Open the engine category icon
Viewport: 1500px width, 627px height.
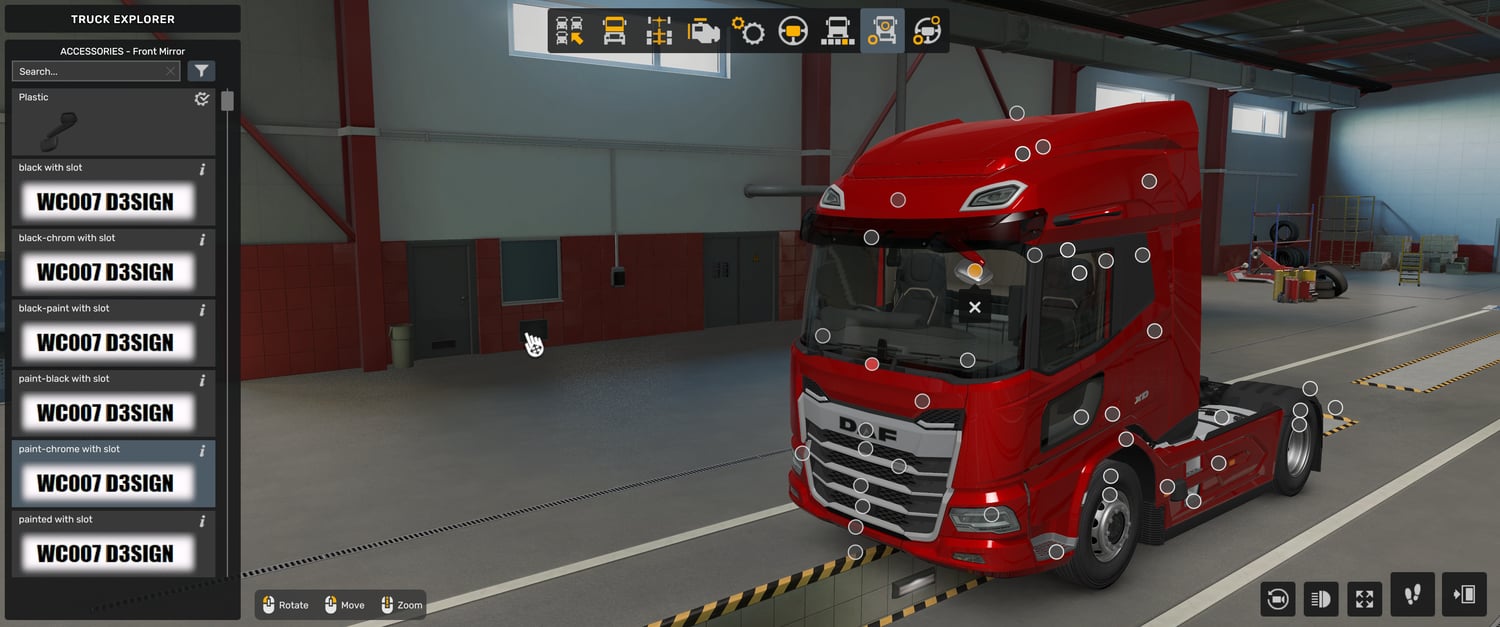coord(704,31)
